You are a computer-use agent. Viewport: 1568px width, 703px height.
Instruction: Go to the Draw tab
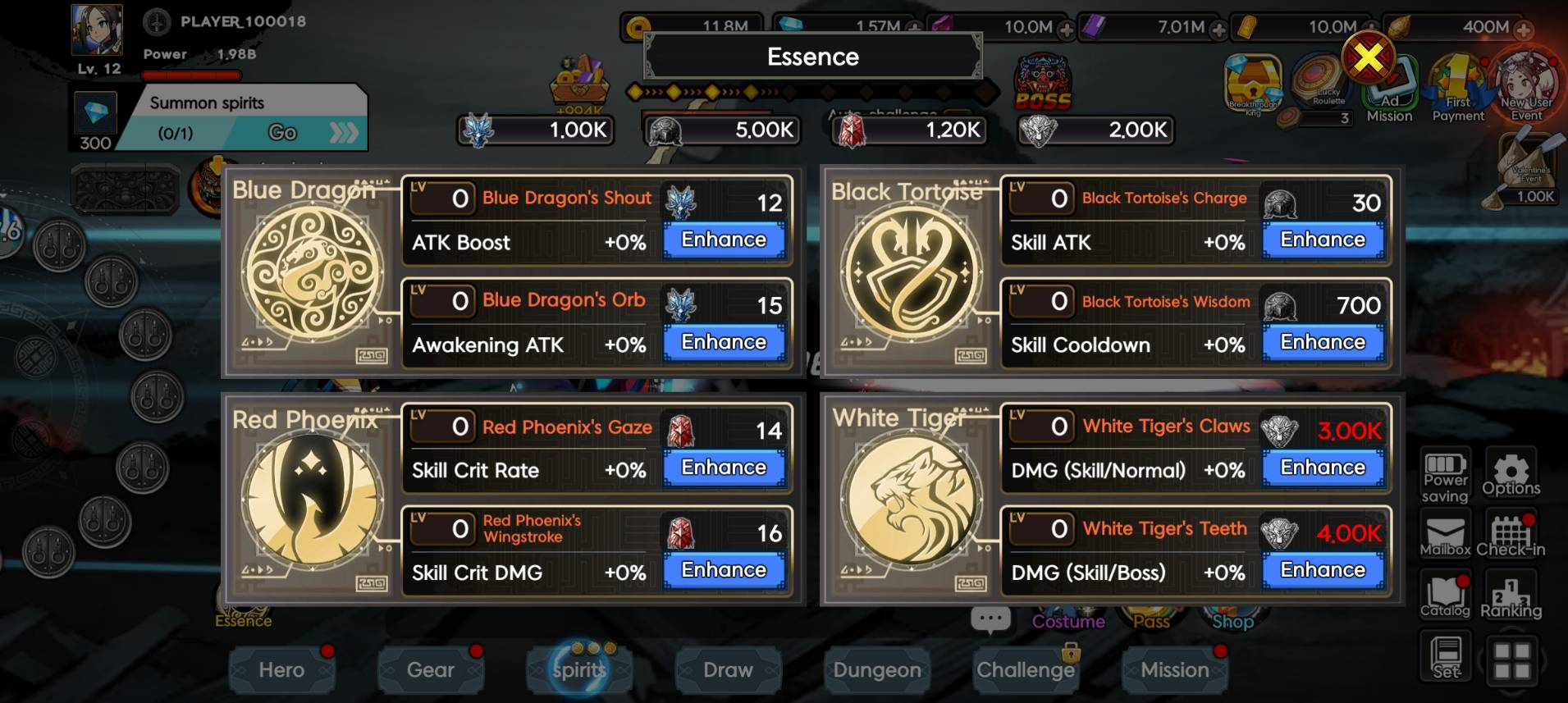click(728, 670)
